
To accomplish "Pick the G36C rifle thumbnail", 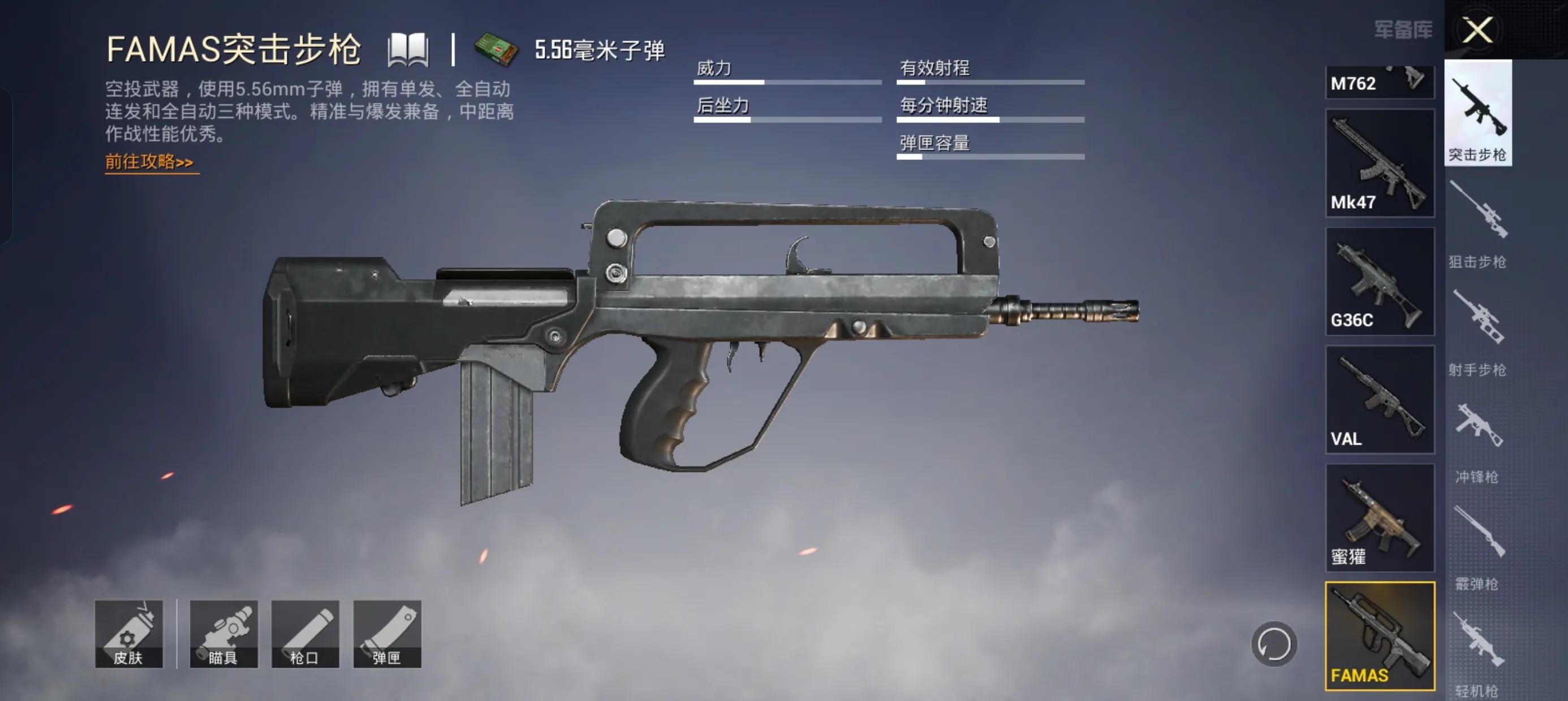I will point(1379,281).
